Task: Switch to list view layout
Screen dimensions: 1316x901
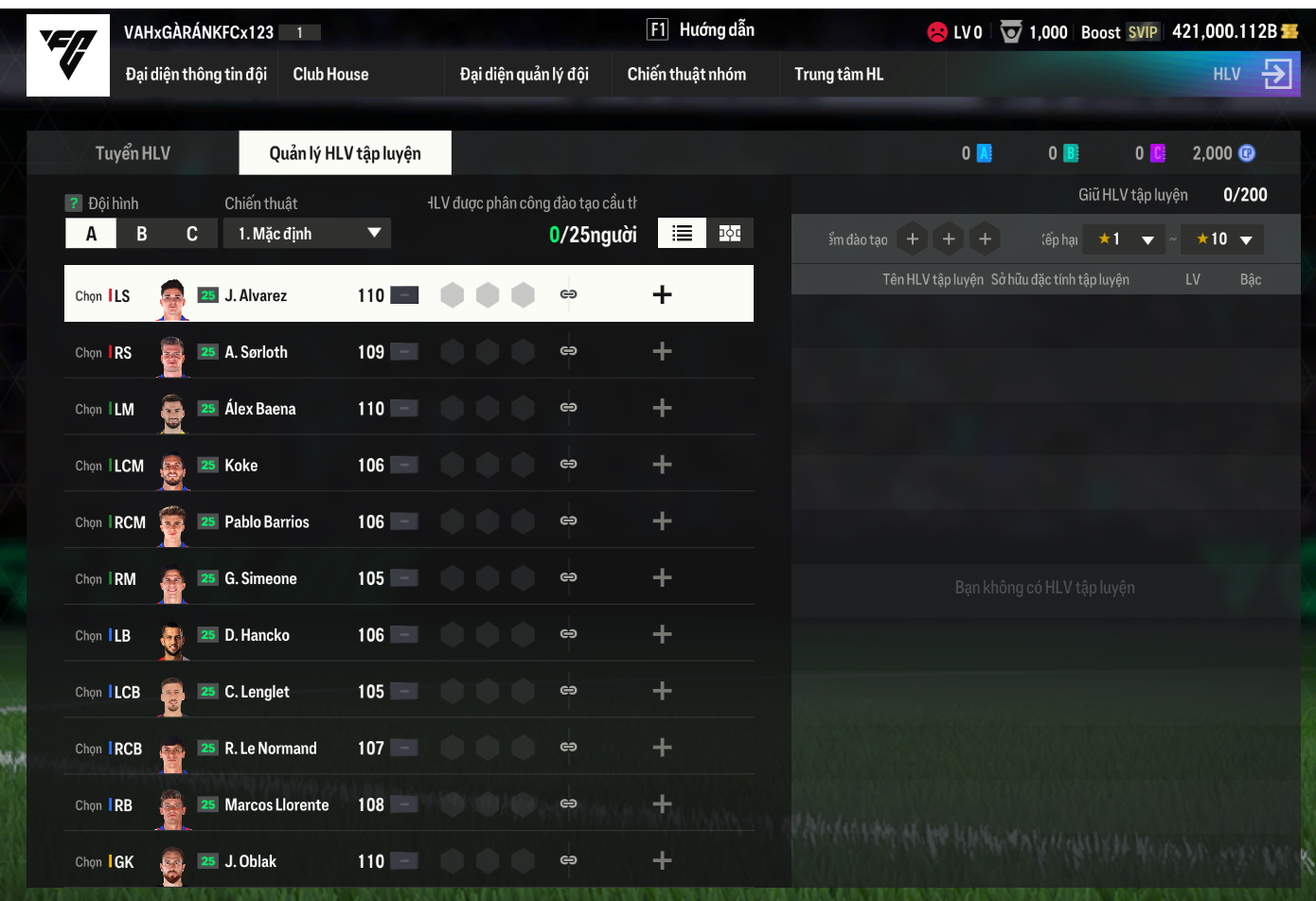Action: click(682, 234)
